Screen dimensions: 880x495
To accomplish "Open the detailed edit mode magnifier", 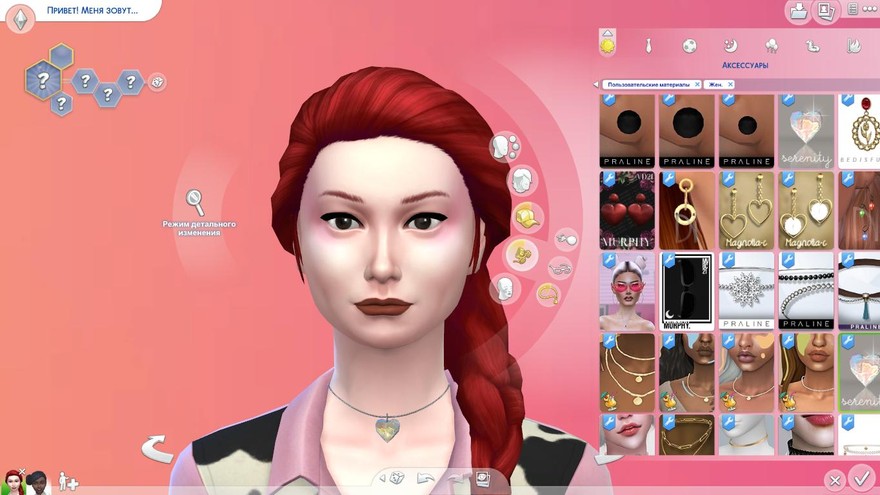I will [x=195, y=201].
